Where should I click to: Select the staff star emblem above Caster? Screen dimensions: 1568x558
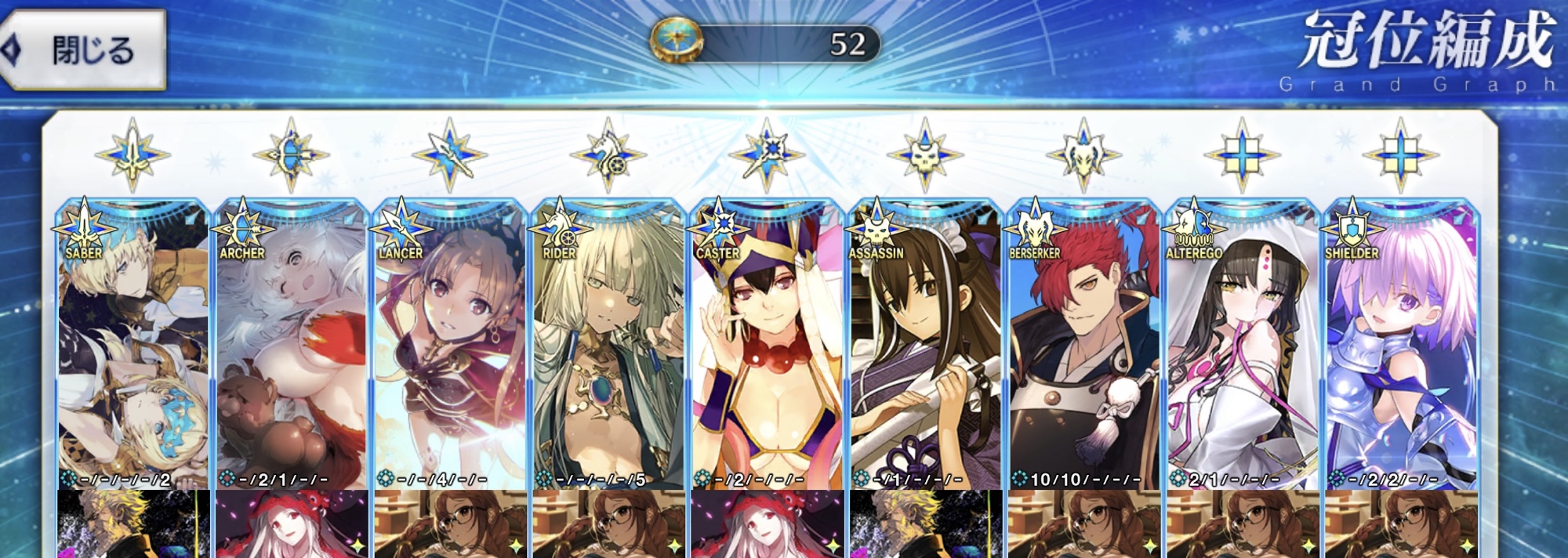(x=767, y=154)
